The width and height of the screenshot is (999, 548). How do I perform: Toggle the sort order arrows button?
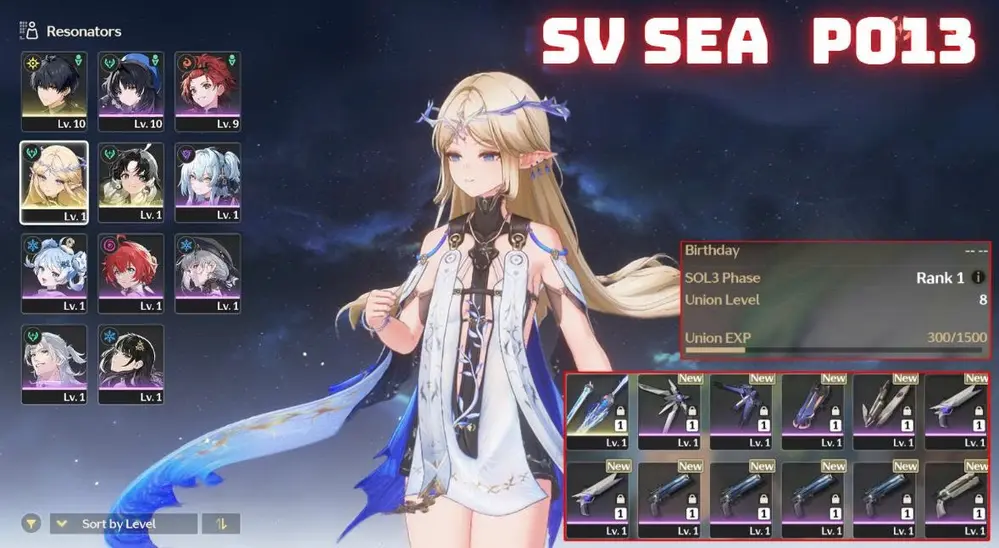click(x=221, y=523)
